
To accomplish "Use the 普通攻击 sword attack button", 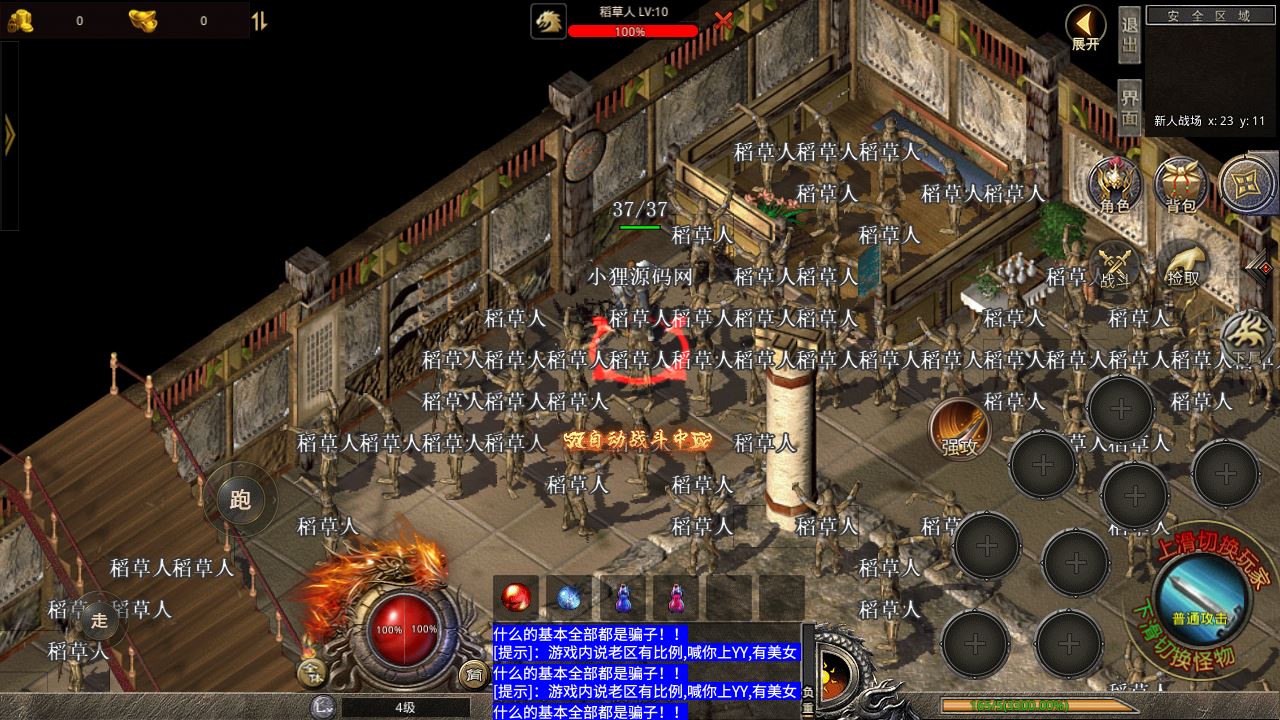I will [x=1199, y=599].
